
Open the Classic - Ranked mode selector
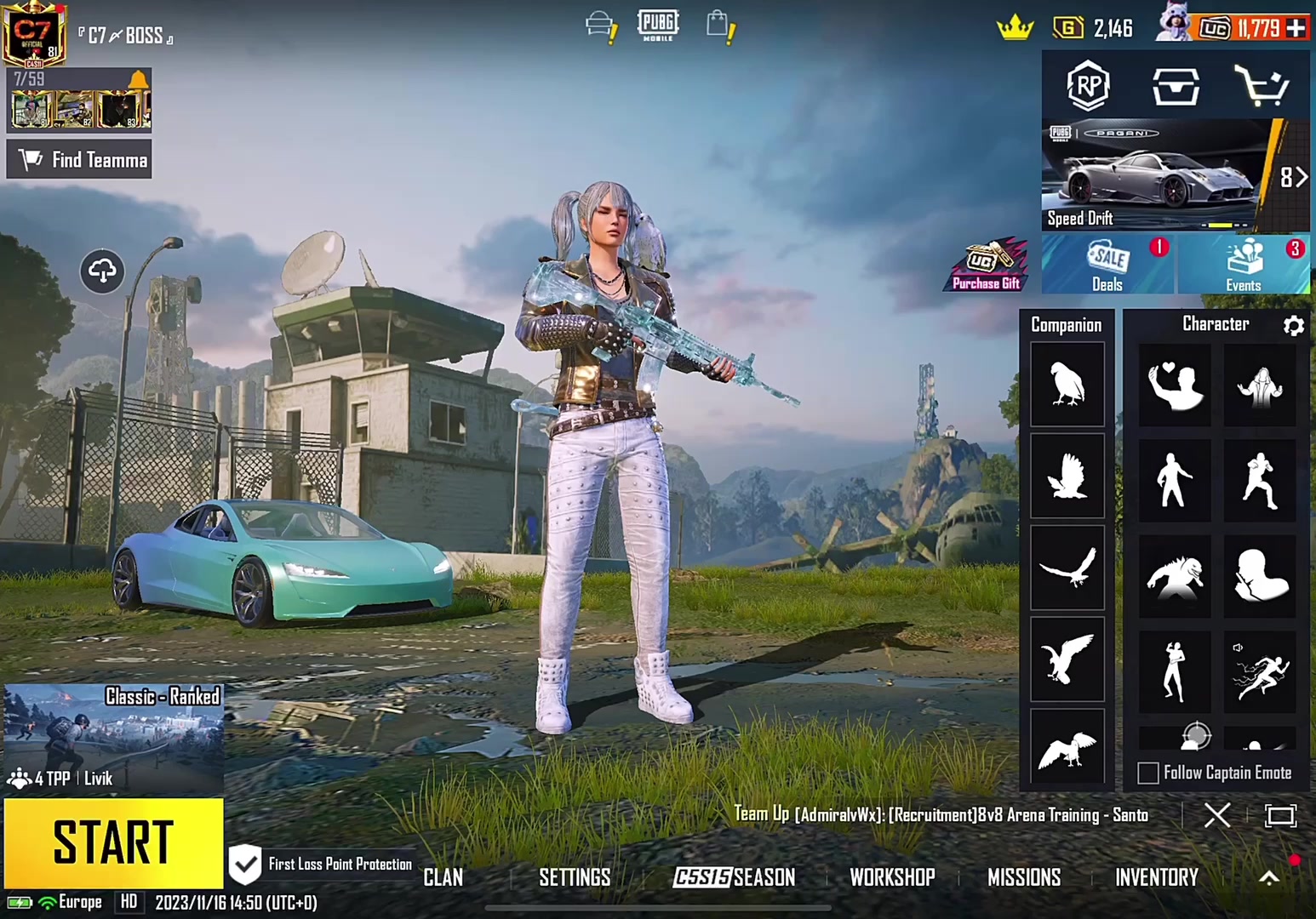click(x=113, y=737)
